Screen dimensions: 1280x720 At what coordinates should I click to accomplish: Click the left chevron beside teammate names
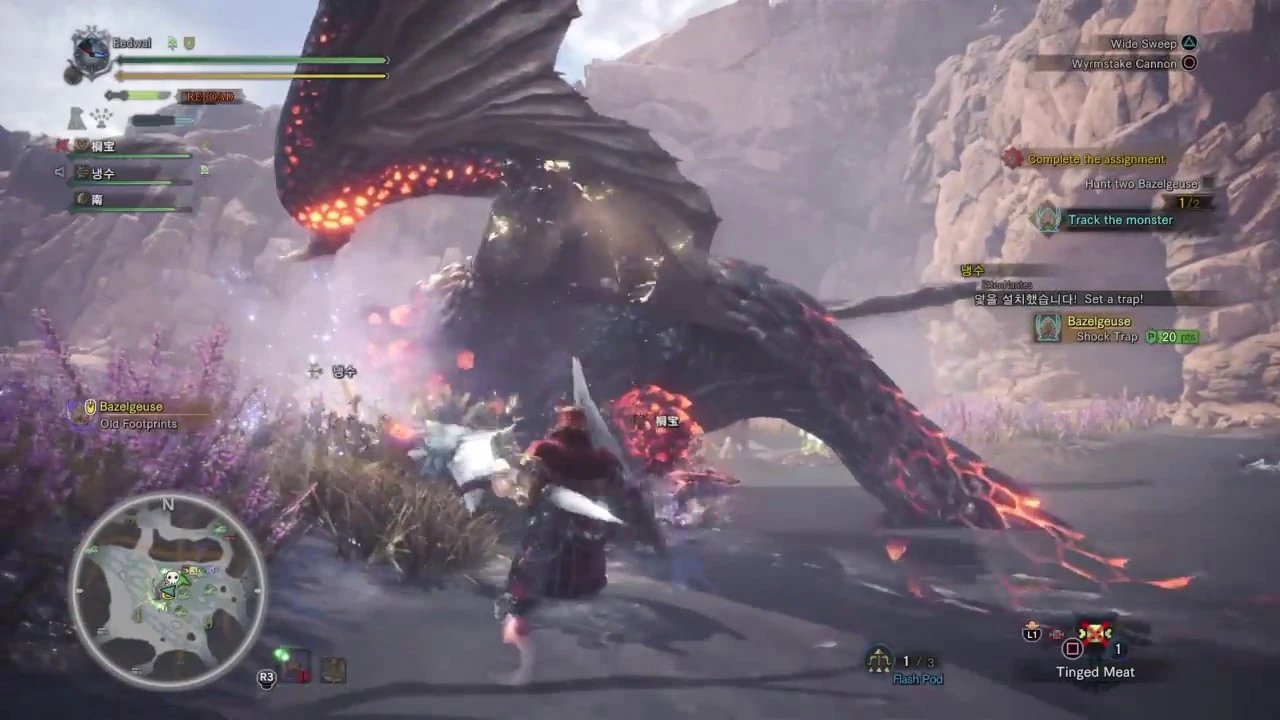pyautogui.click(x=60, y=172)
